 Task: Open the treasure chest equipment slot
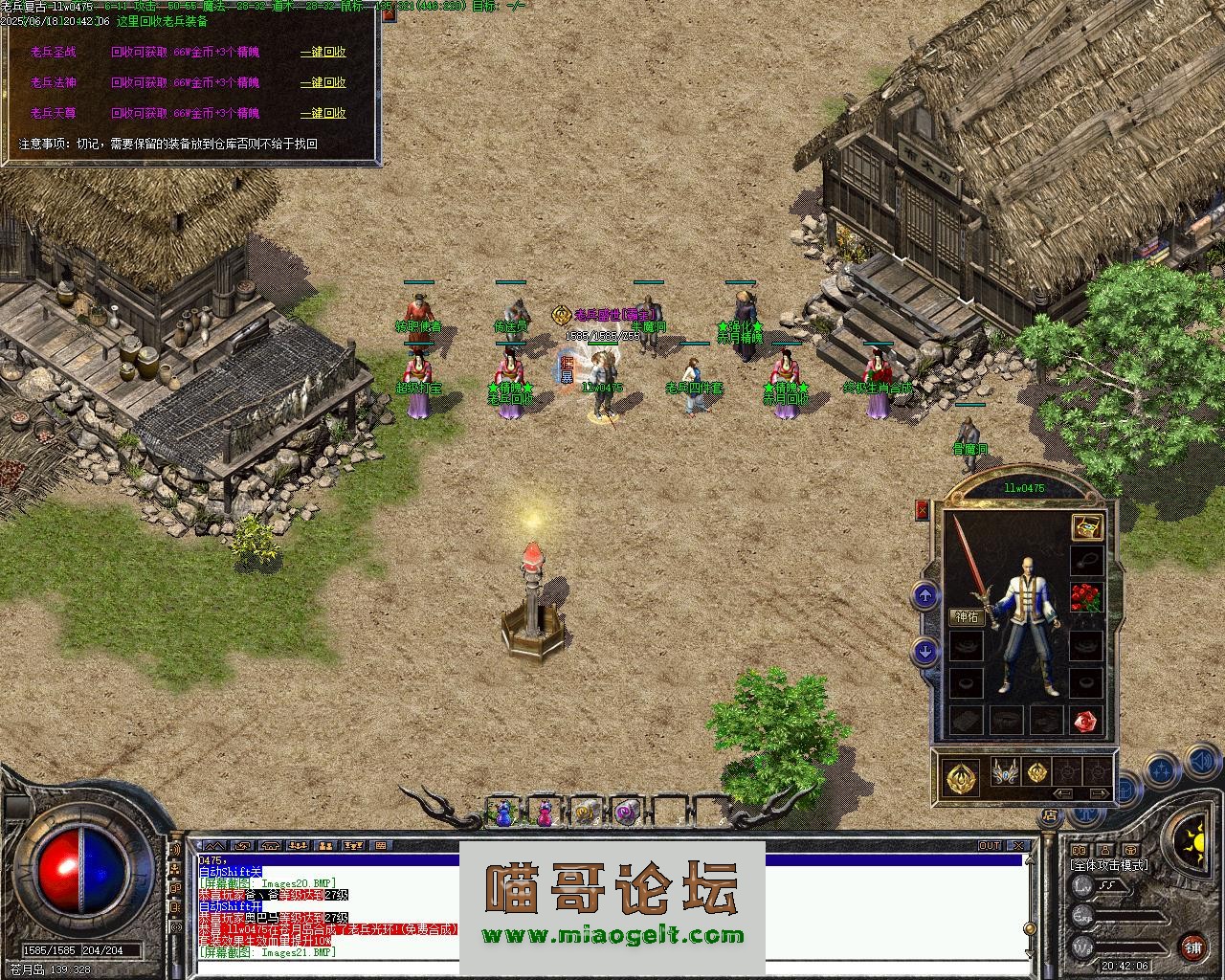coord(1086,526)
